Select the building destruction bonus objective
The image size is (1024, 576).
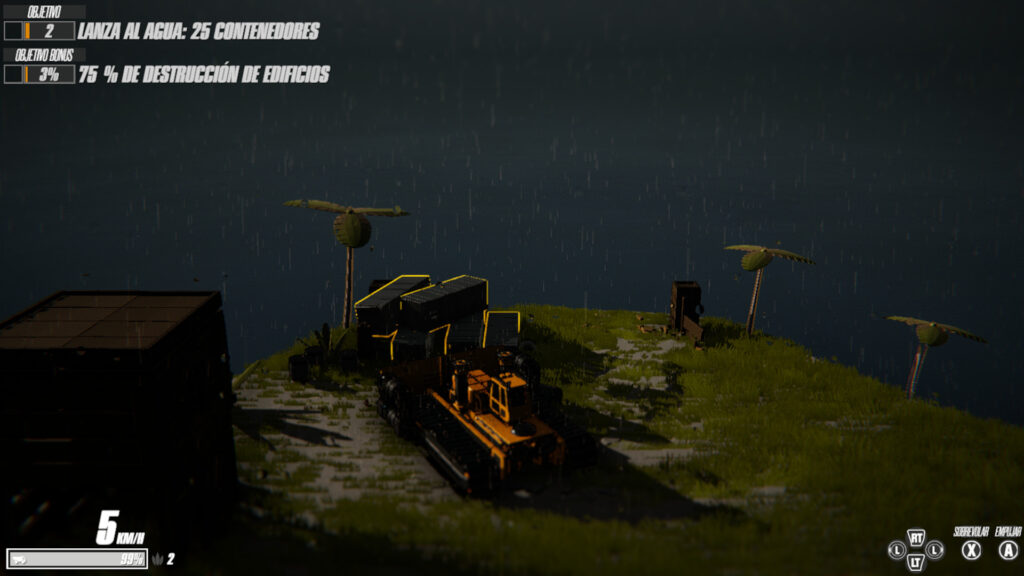(203, 74)
